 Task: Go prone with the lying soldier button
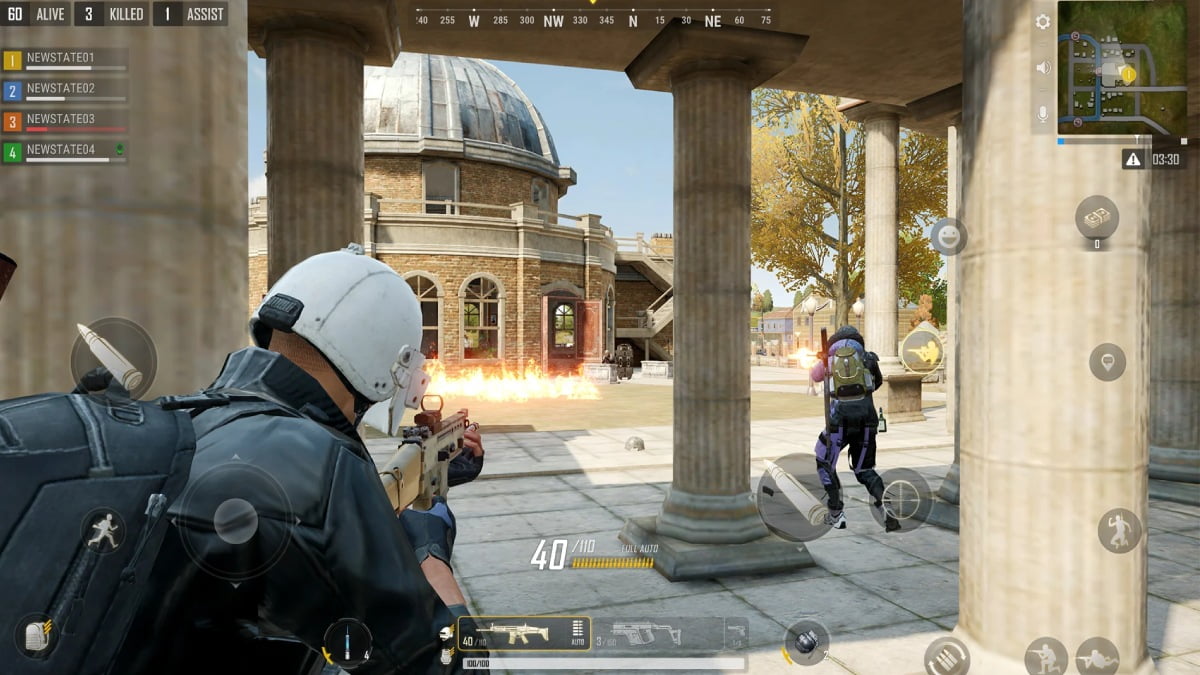coord(1097,656)
